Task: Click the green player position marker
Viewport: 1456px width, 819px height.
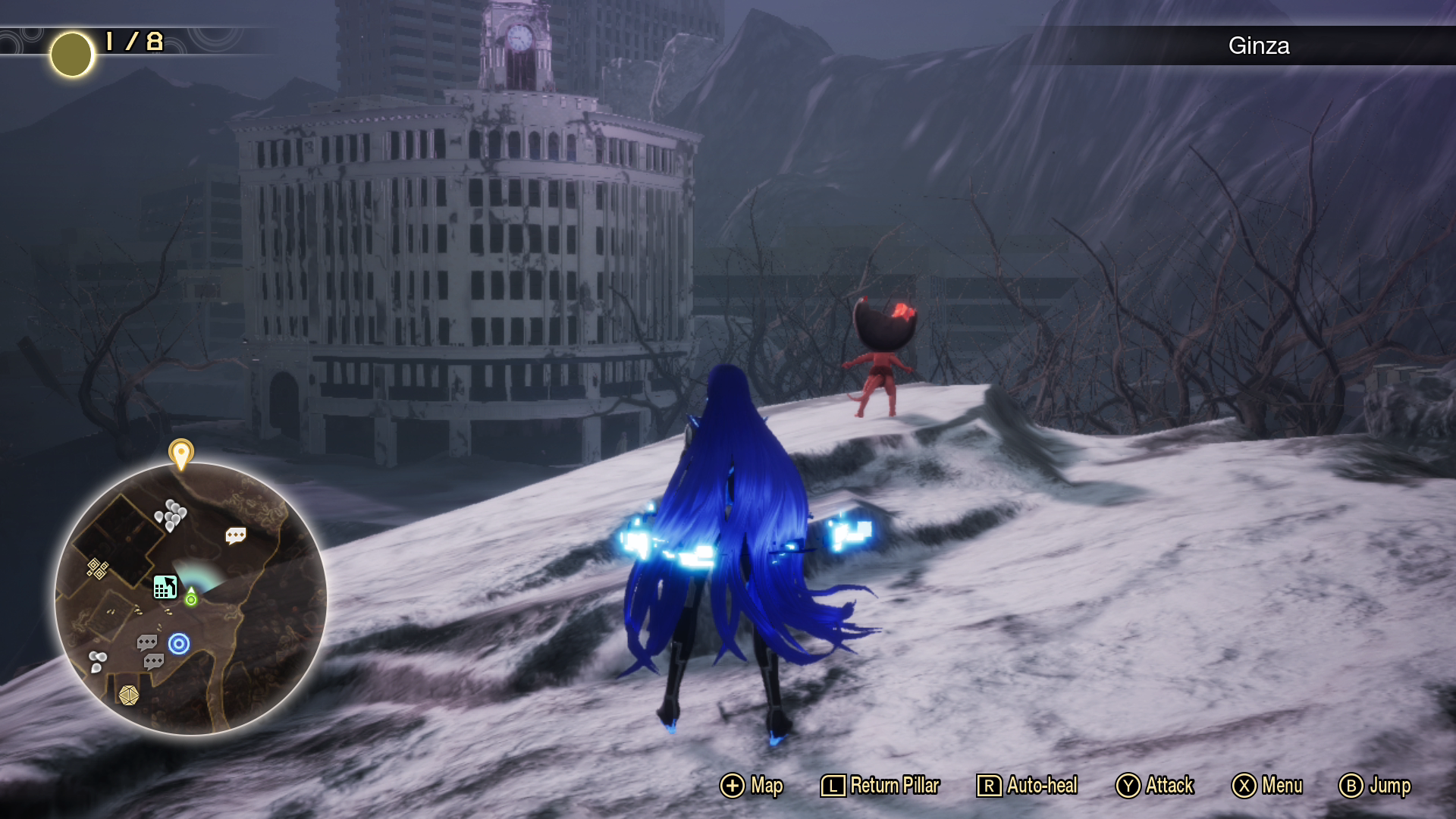Action: [x=191, y=598]
